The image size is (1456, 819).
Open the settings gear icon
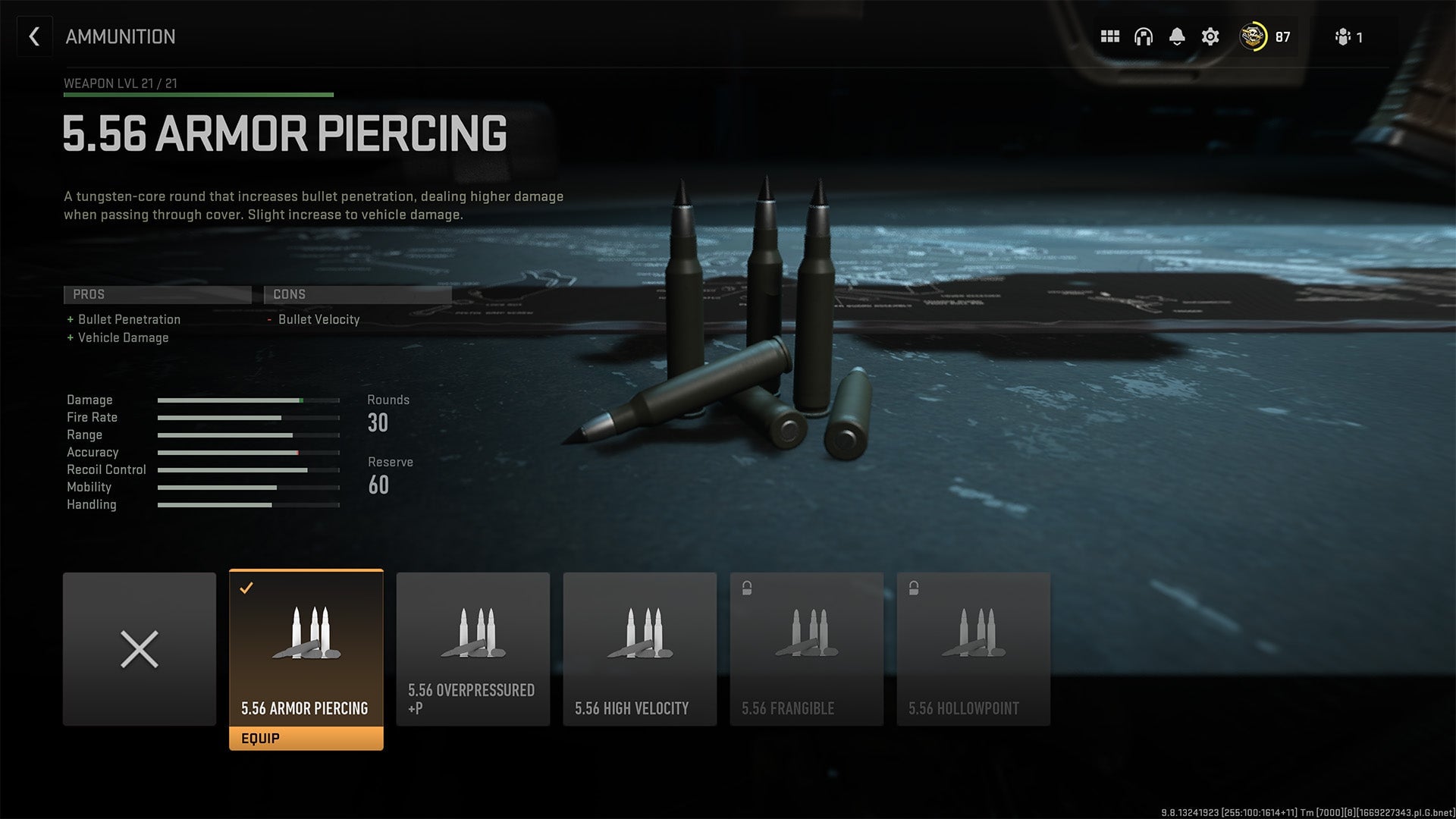tap(1211, 36)
